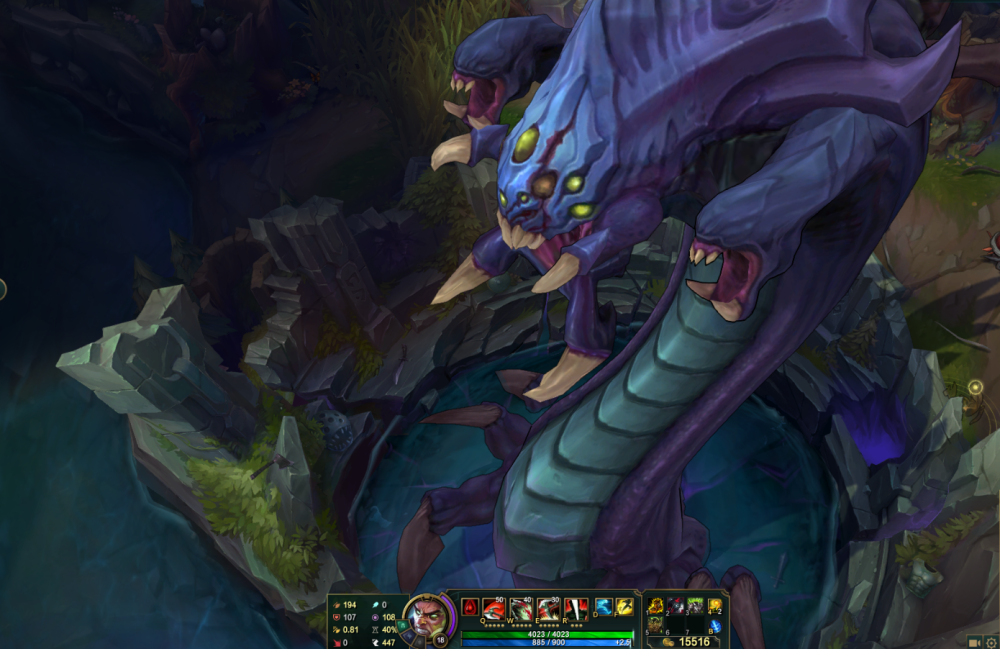Screen dimensions: 1000x649
Task: View the Hemorrhage passive blood-drop icon
Action: (470, 607)
